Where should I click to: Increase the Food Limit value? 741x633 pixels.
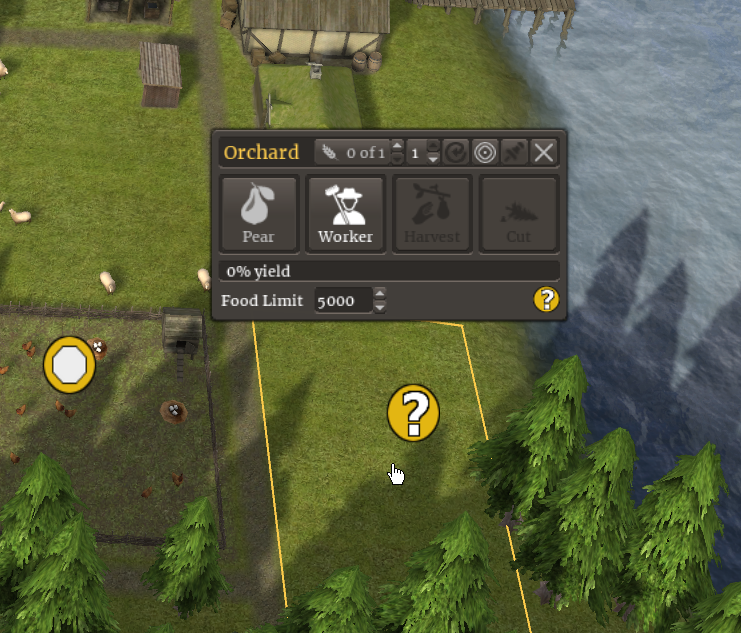[380, 293]
